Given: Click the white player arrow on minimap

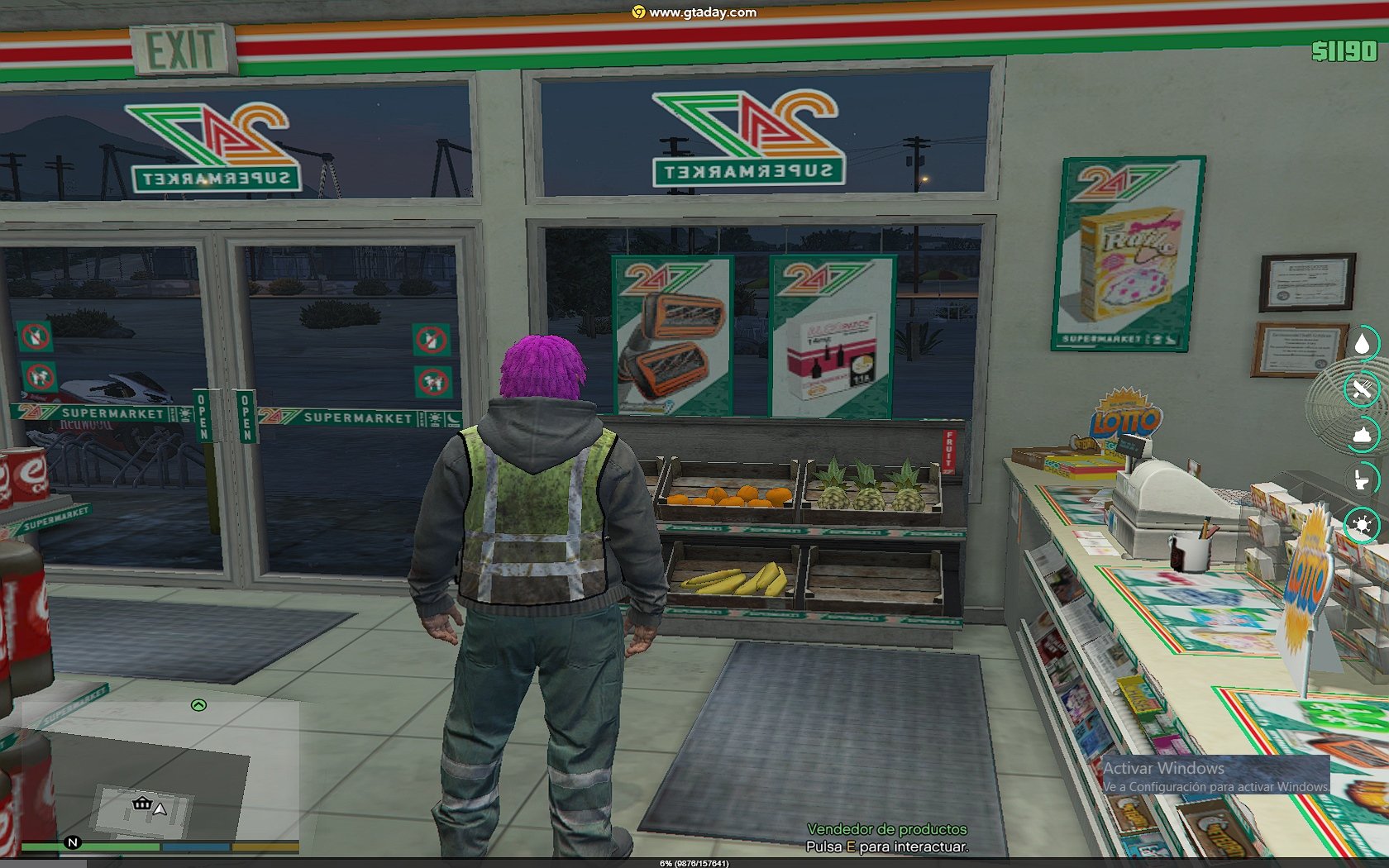Looking at the screenshot, I should [160, 808].
